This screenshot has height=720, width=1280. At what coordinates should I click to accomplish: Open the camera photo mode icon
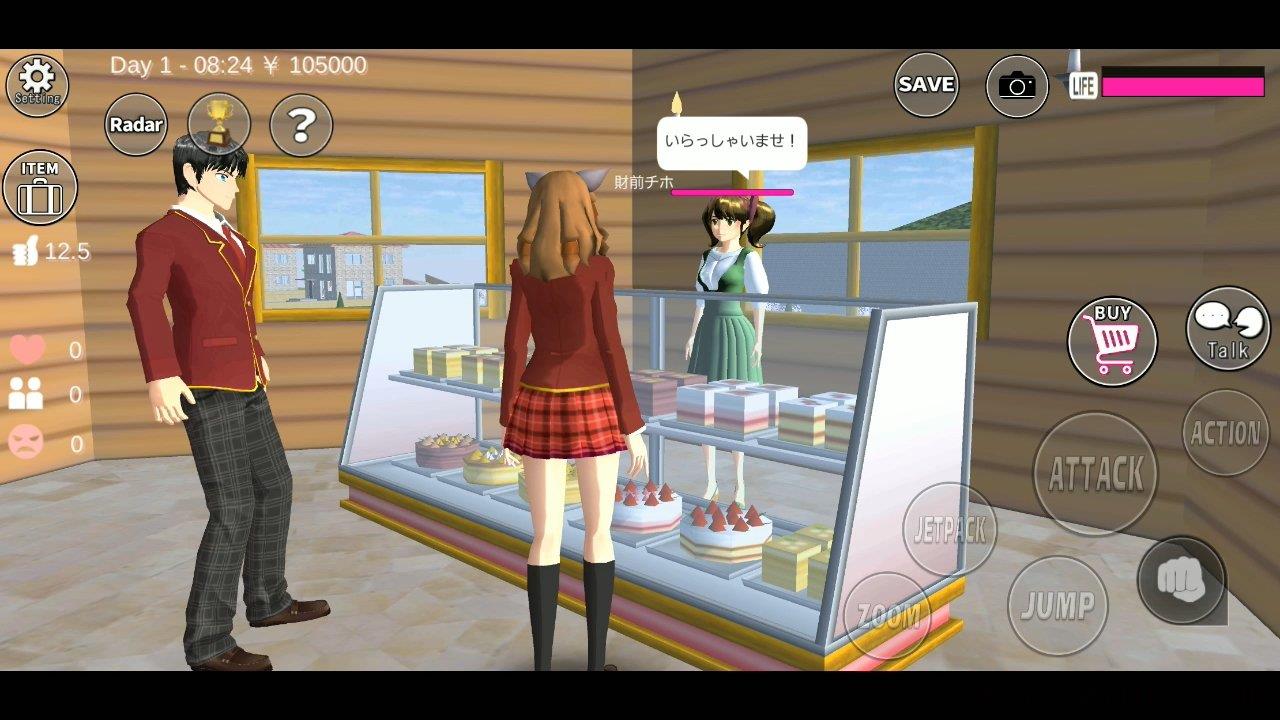pyautogui.click(x=1016, y=86)
